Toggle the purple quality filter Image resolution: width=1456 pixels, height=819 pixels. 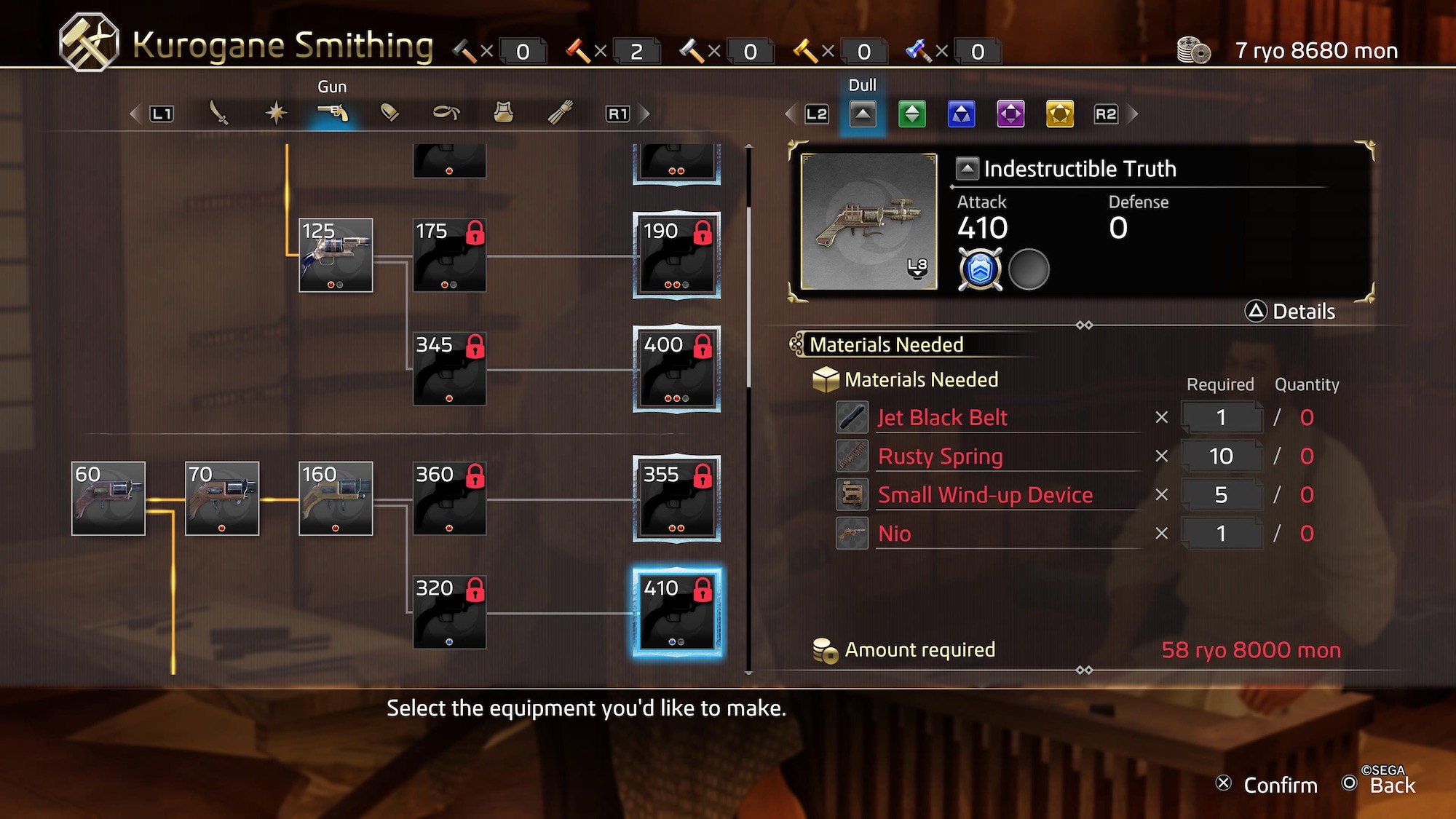tap(1010, 114)
